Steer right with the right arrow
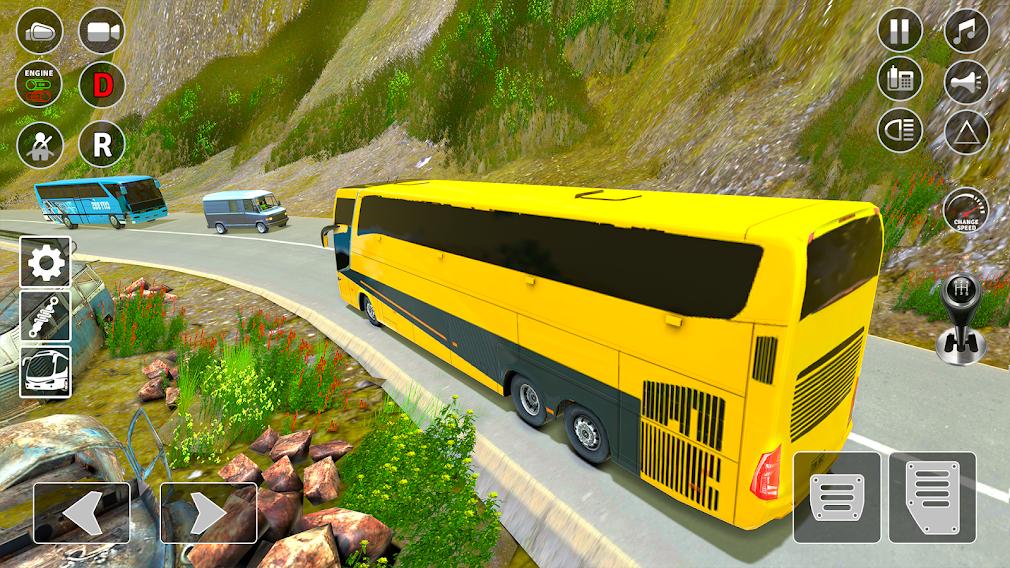 click(208, 513)
